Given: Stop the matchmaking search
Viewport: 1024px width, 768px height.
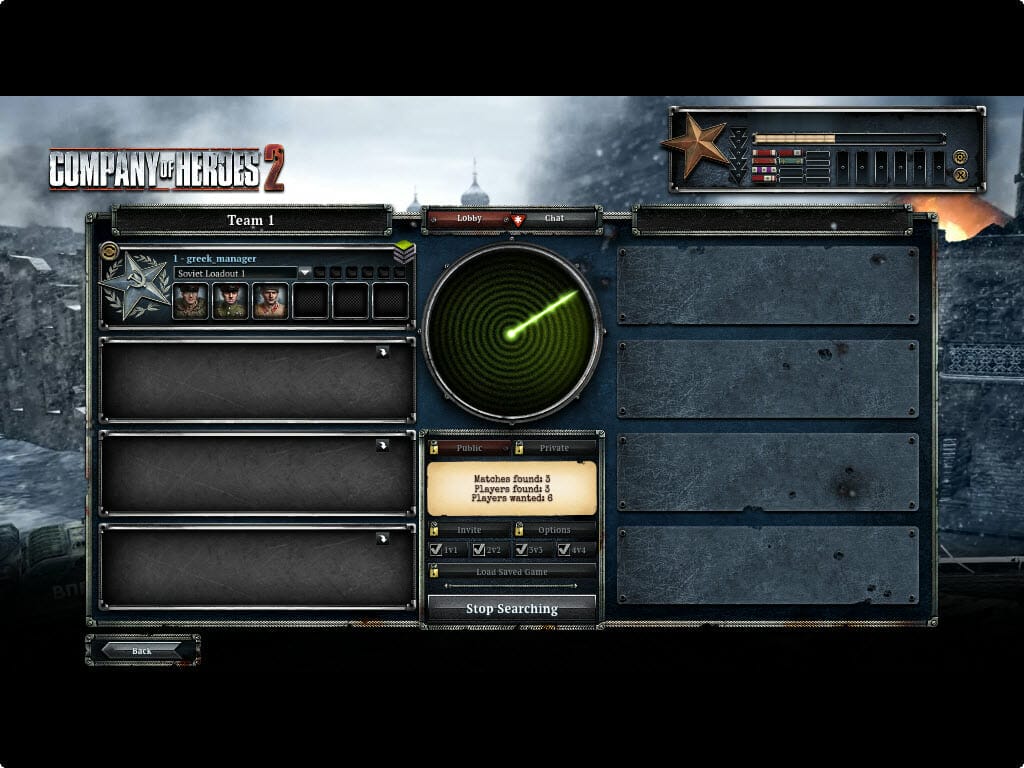Looking at the screenshot, I should pyautogui.click(x=511, y=608).
